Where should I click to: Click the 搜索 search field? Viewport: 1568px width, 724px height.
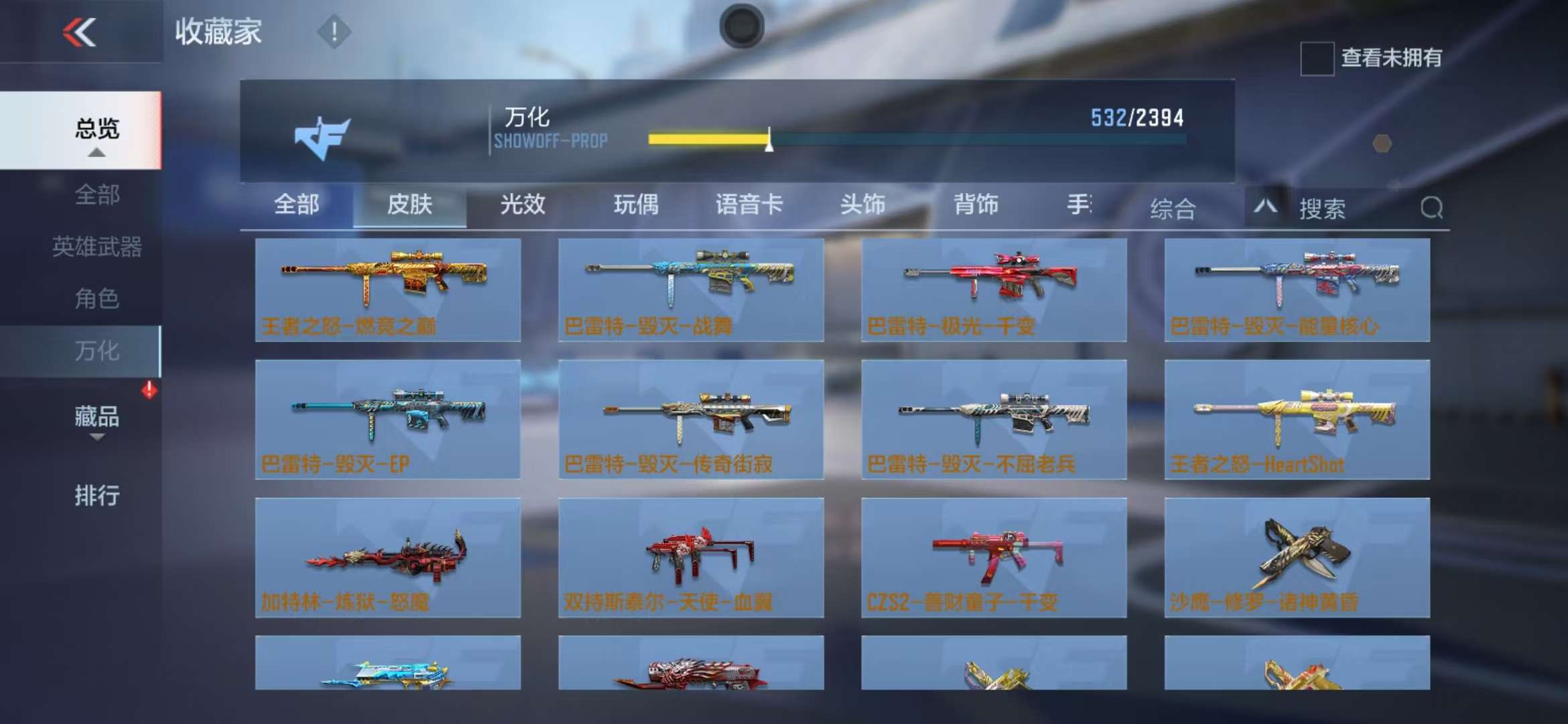(x=1354, y=208)
